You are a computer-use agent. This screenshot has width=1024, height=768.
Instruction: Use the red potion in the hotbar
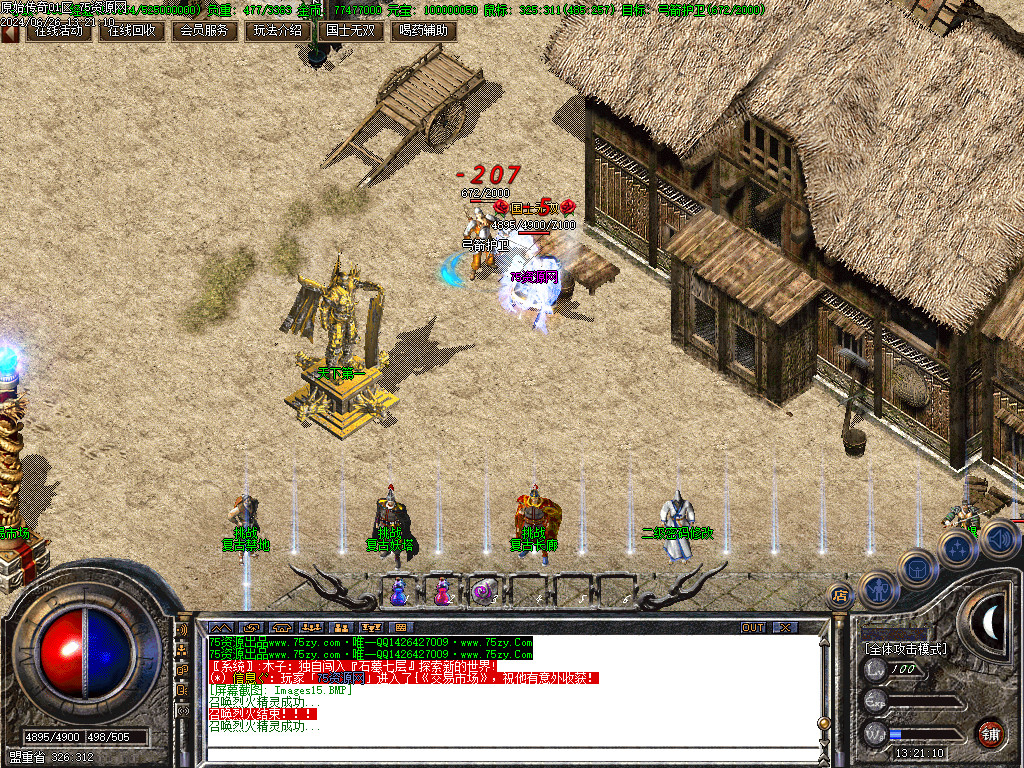coord(441,592)
